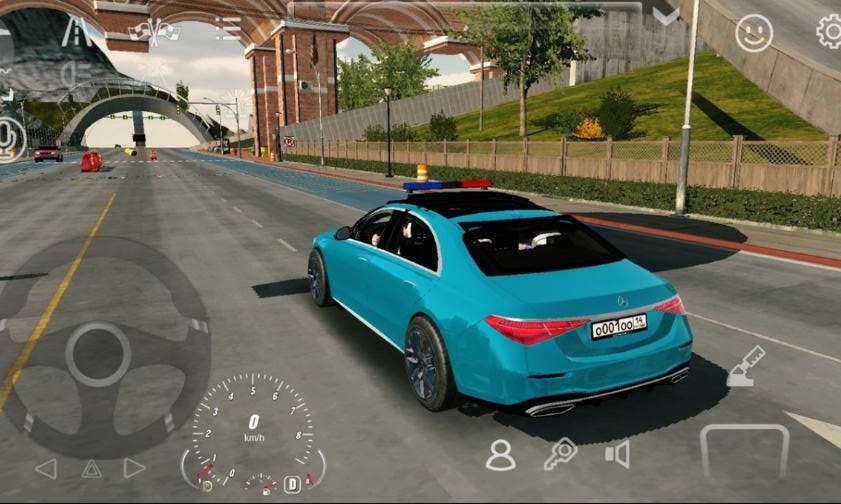This screenshot has height=504, width=841.
Task: Step on the brake pedal
Action: point(744,452)
